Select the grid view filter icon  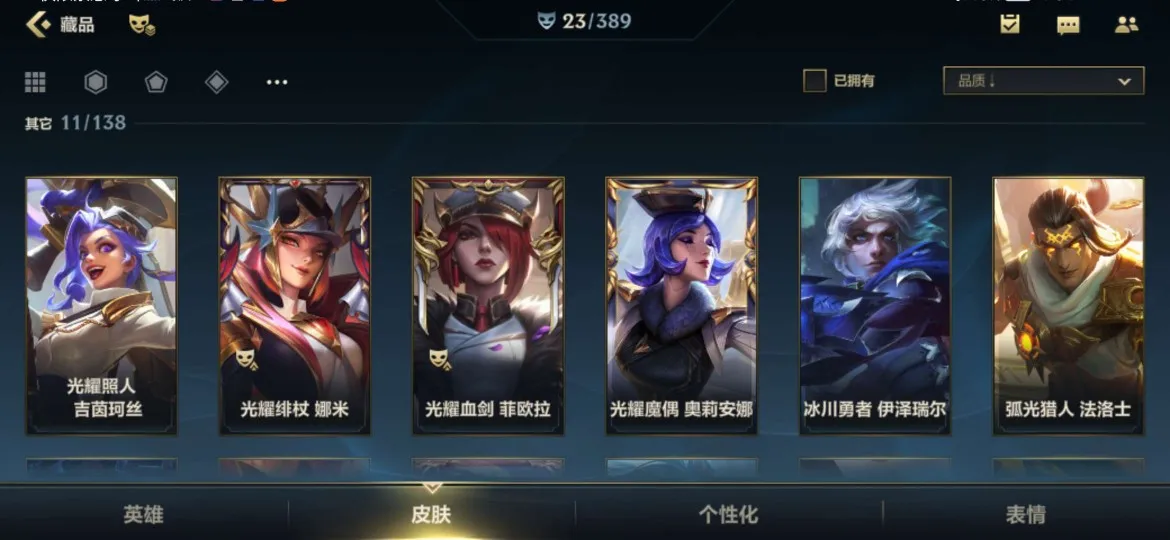point(36,82)
